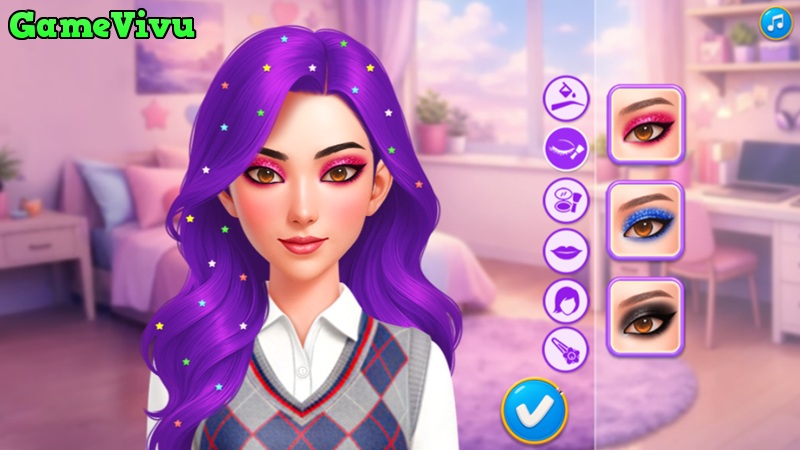Confirm with the blue checkmark button
This screenshot has height=450, width=800.
tap(534, 409)
